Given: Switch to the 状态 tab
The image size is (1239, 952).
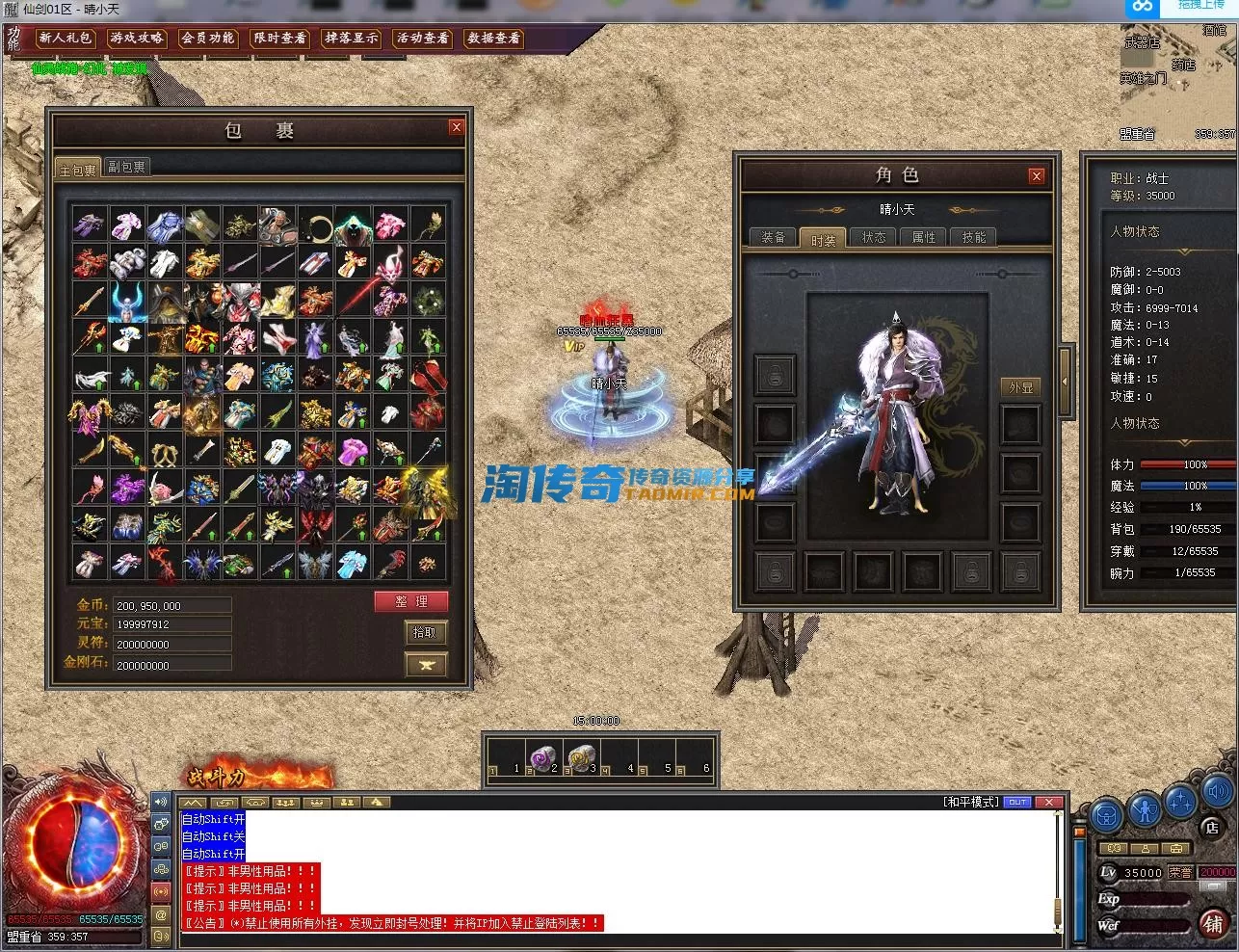Looking at the screenshot, I should click(x=874, y=238).
